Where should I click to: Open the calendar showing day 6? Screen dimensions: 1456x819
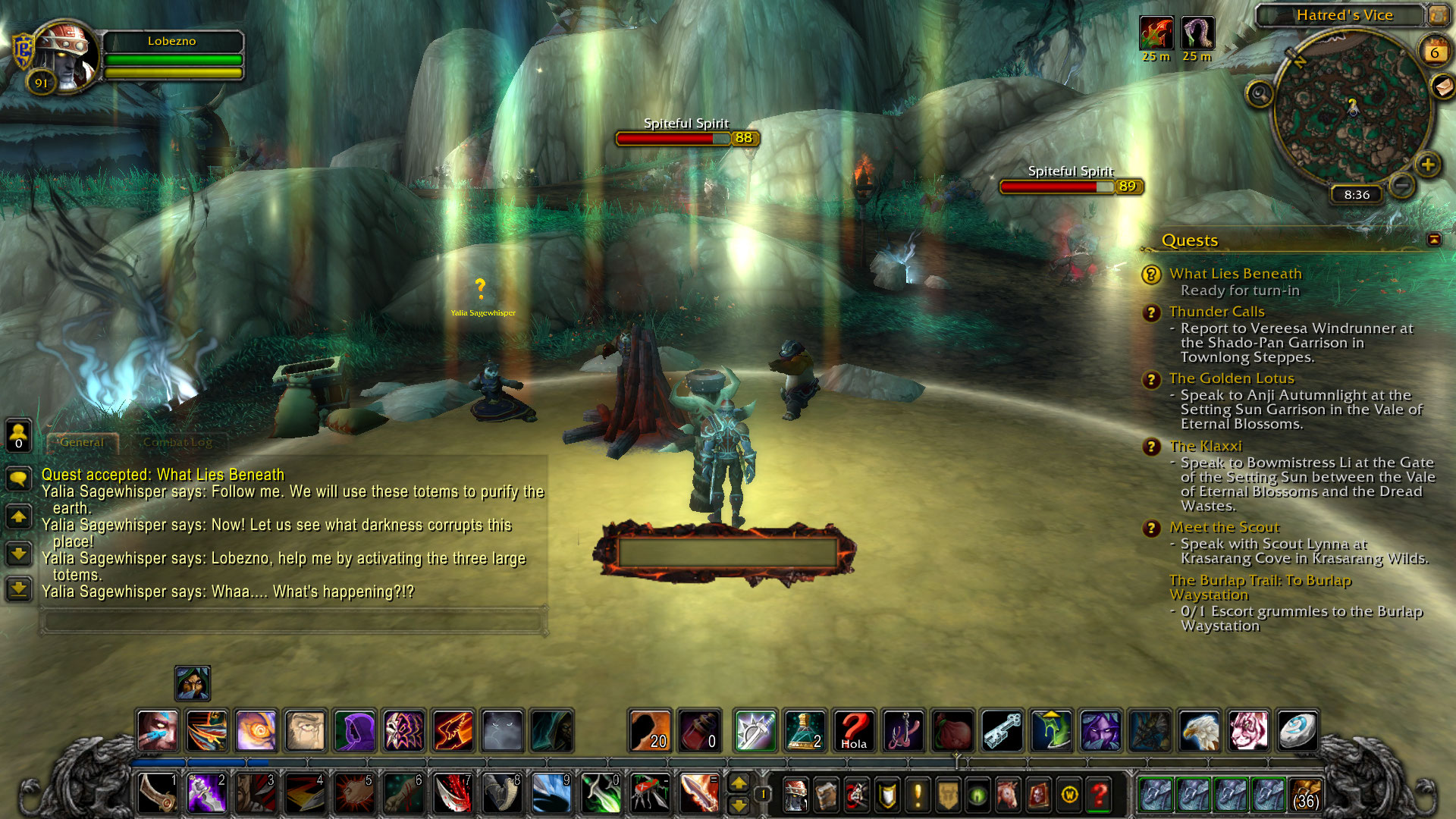(1434, 52)
